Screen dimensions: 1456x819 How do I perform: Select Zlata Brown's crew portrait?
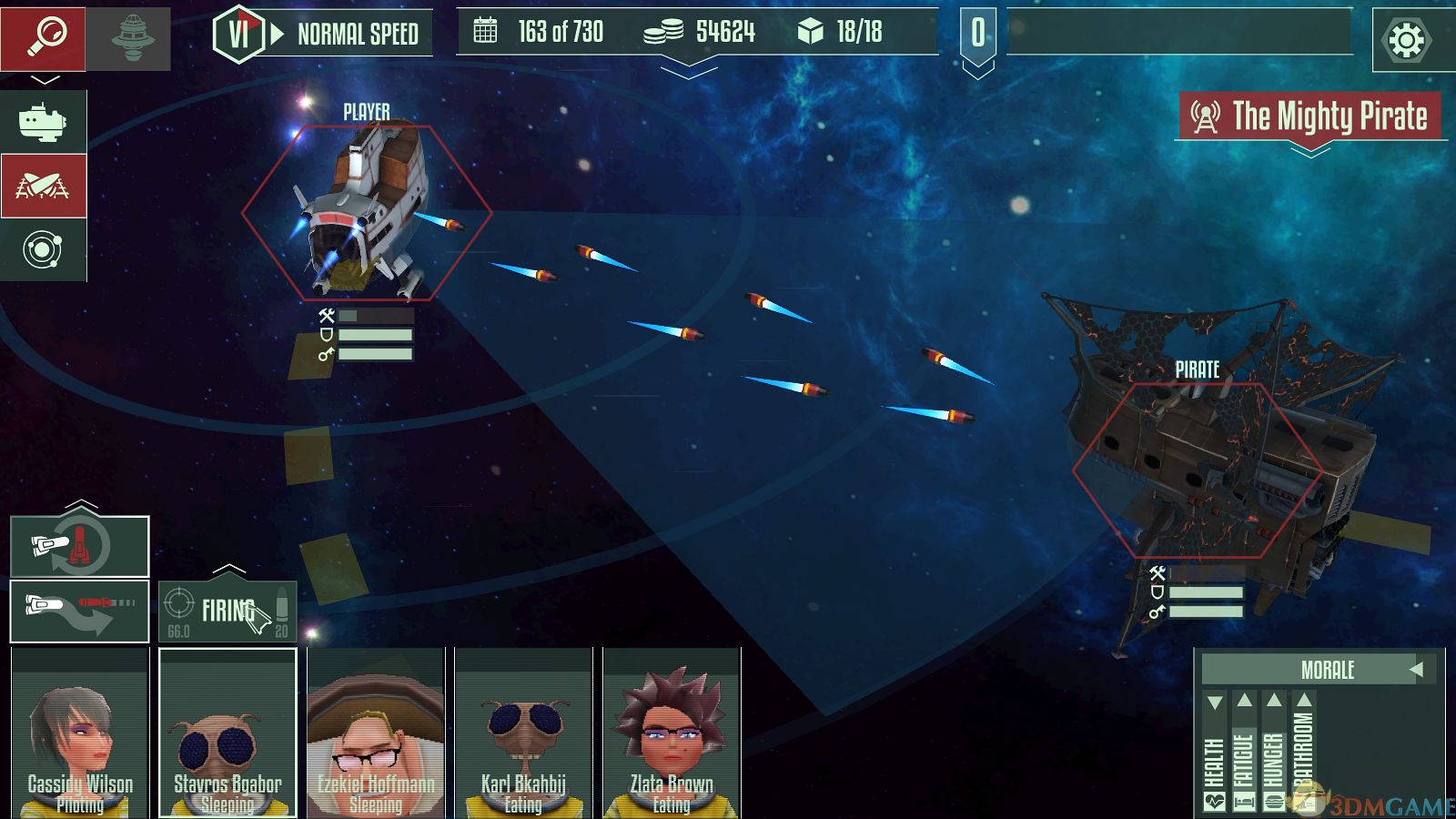pos(672,733)
